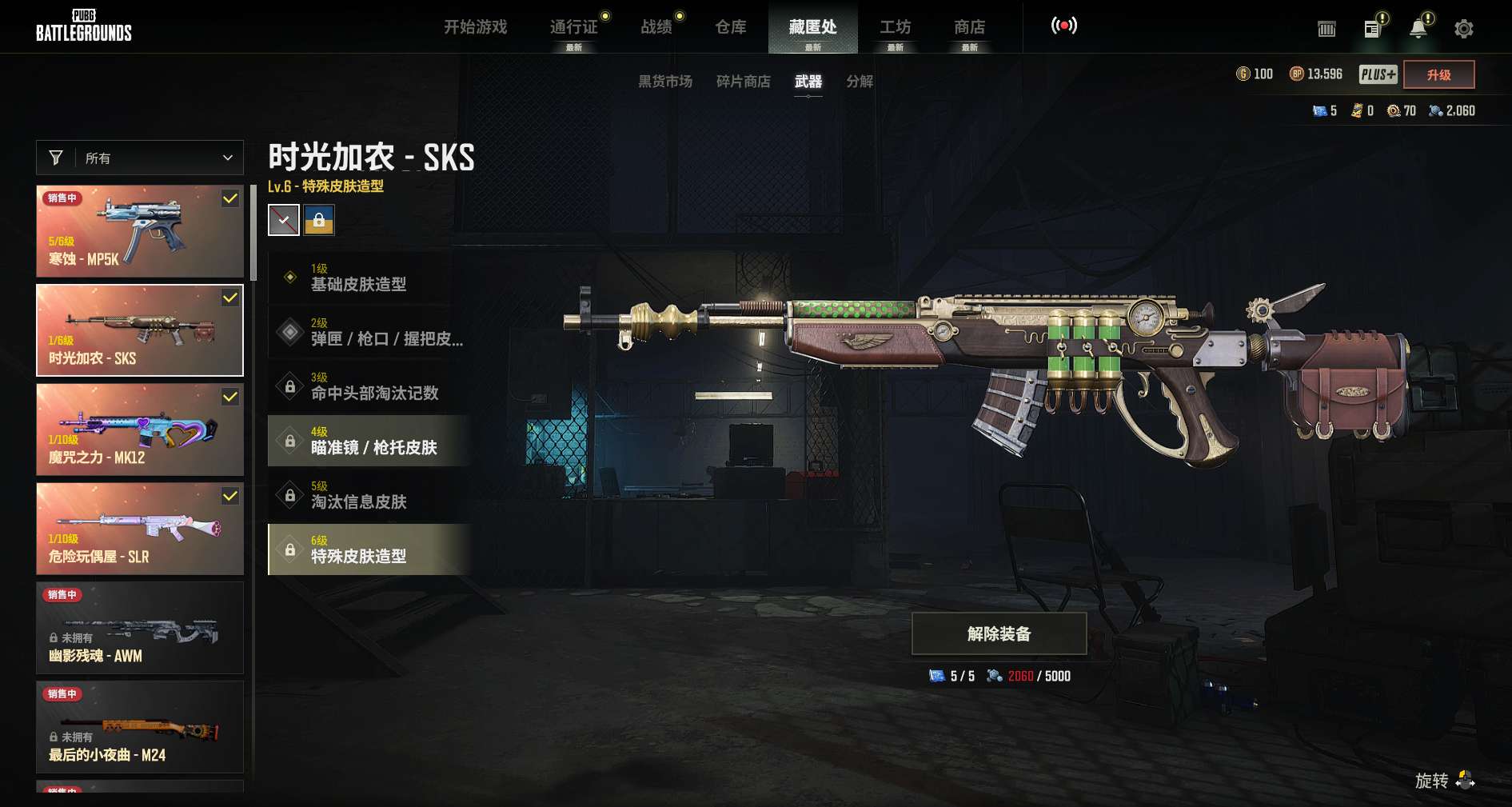The width and height of the screenshot is (1512, 807).
Task: Open the 开始游戏 menu tab
Action: point(476,27)
